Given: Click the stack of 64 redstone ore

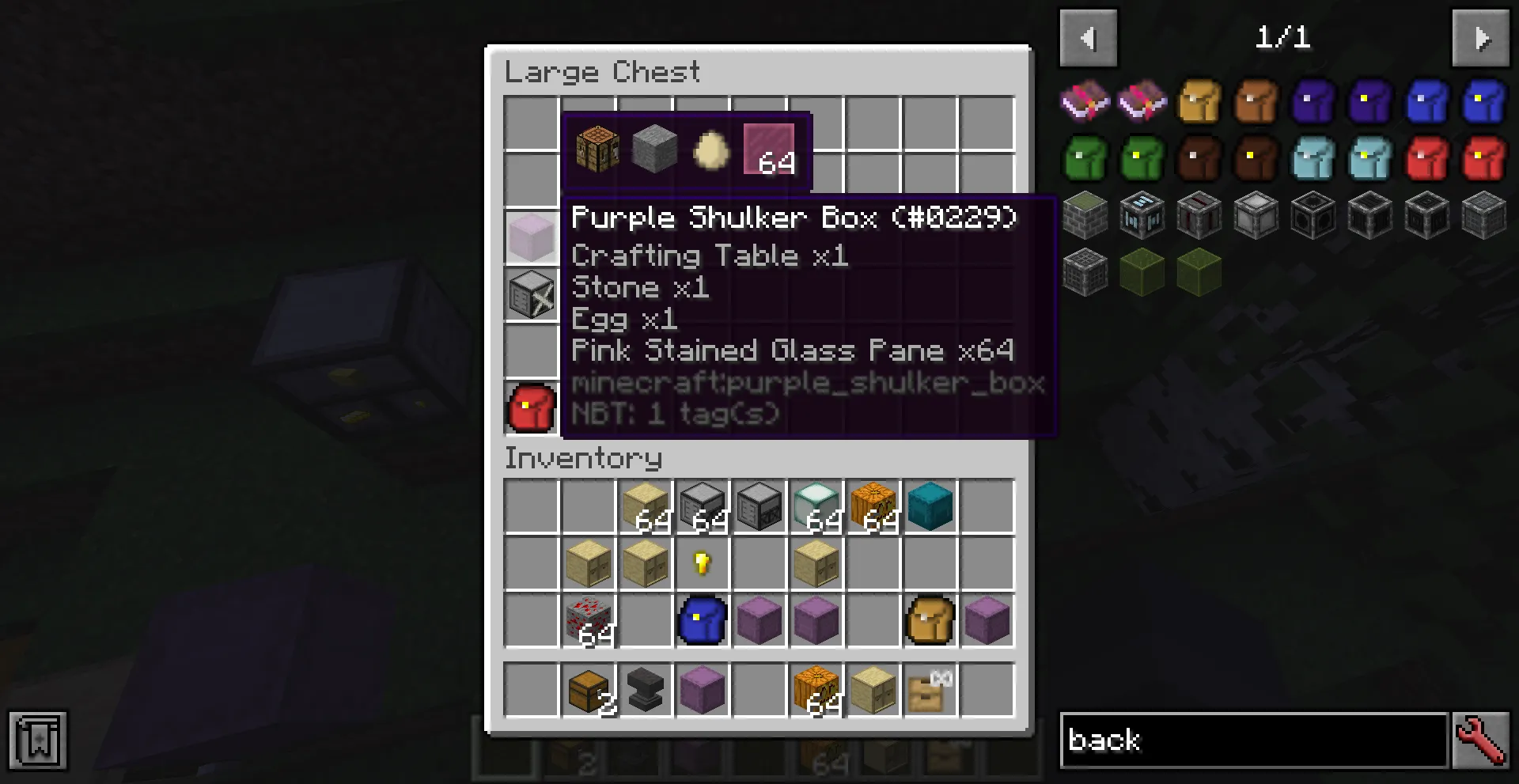Looking at the screenshot, I should click(x=588, y=620).
